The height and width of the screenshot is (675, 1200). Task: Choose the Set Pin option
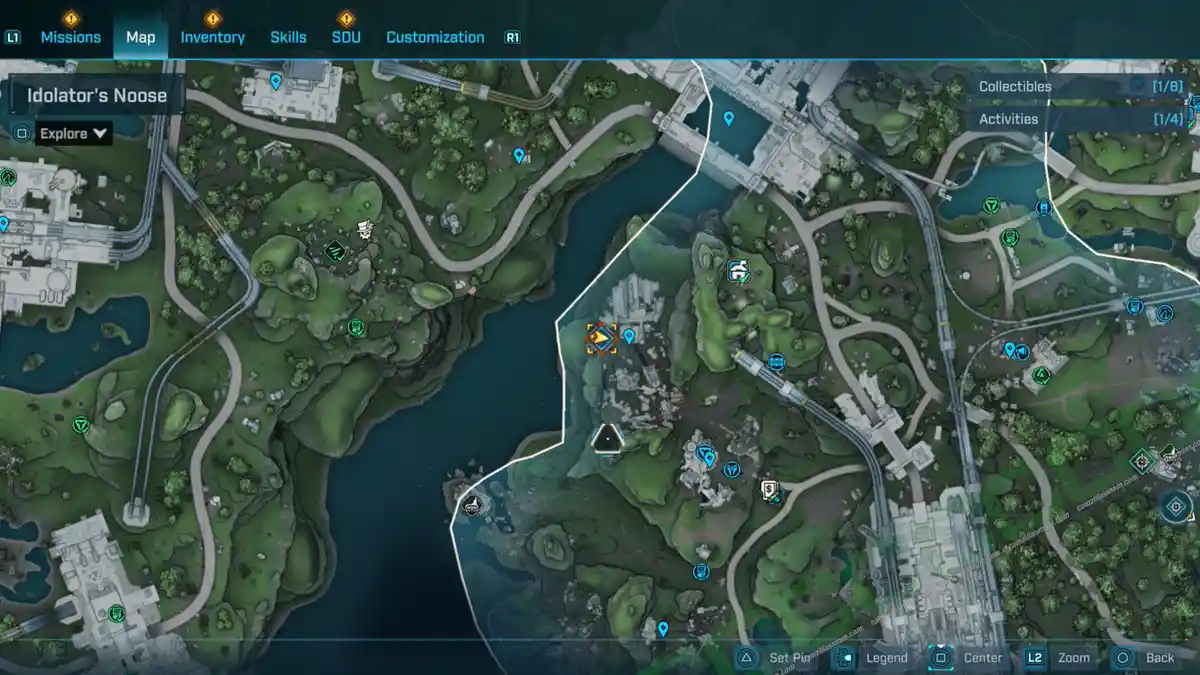pos(779,658)
